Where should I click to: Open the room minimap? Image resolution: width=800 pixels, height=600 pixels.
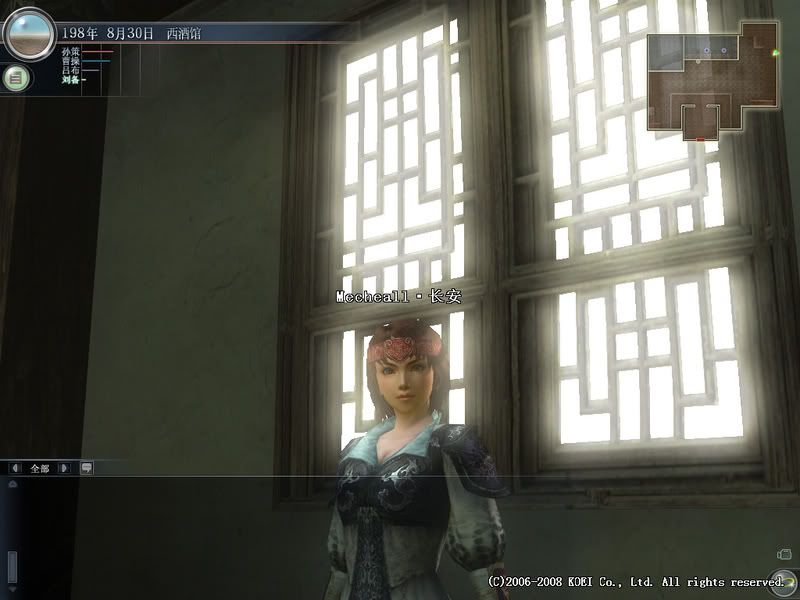(x=710, y=82)
